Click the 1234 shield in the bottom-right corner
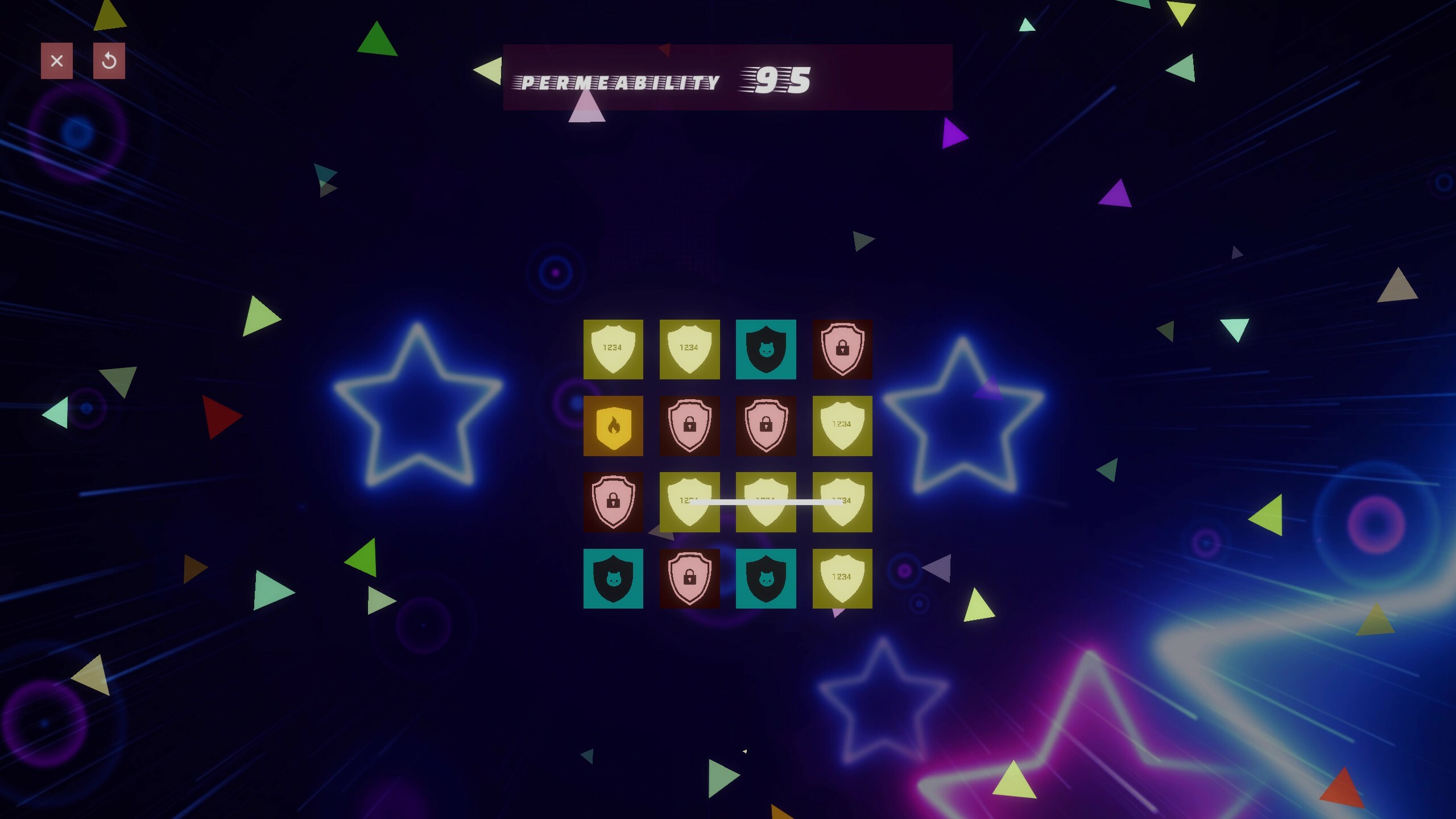Image resolution: width=1456 pixels, height=819 pixels. [x=843, y=578]
